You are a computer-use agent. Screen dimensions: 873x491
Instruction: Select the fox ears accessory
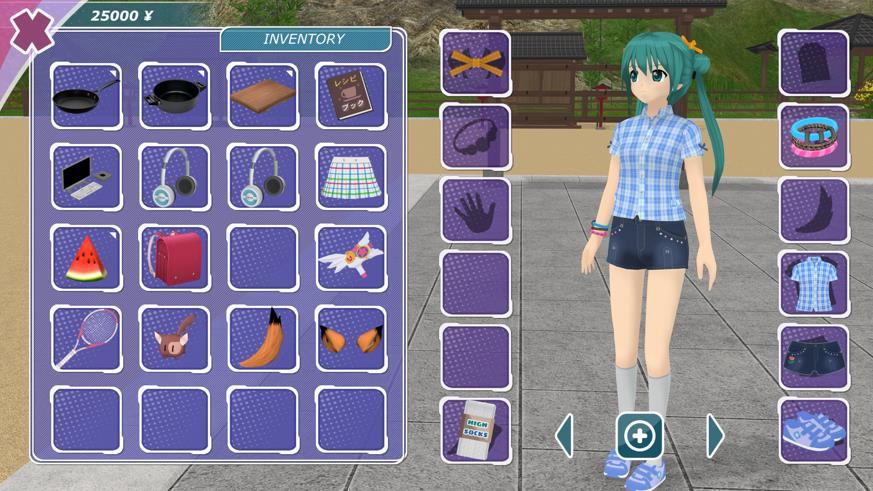click(x=350, y=339)
